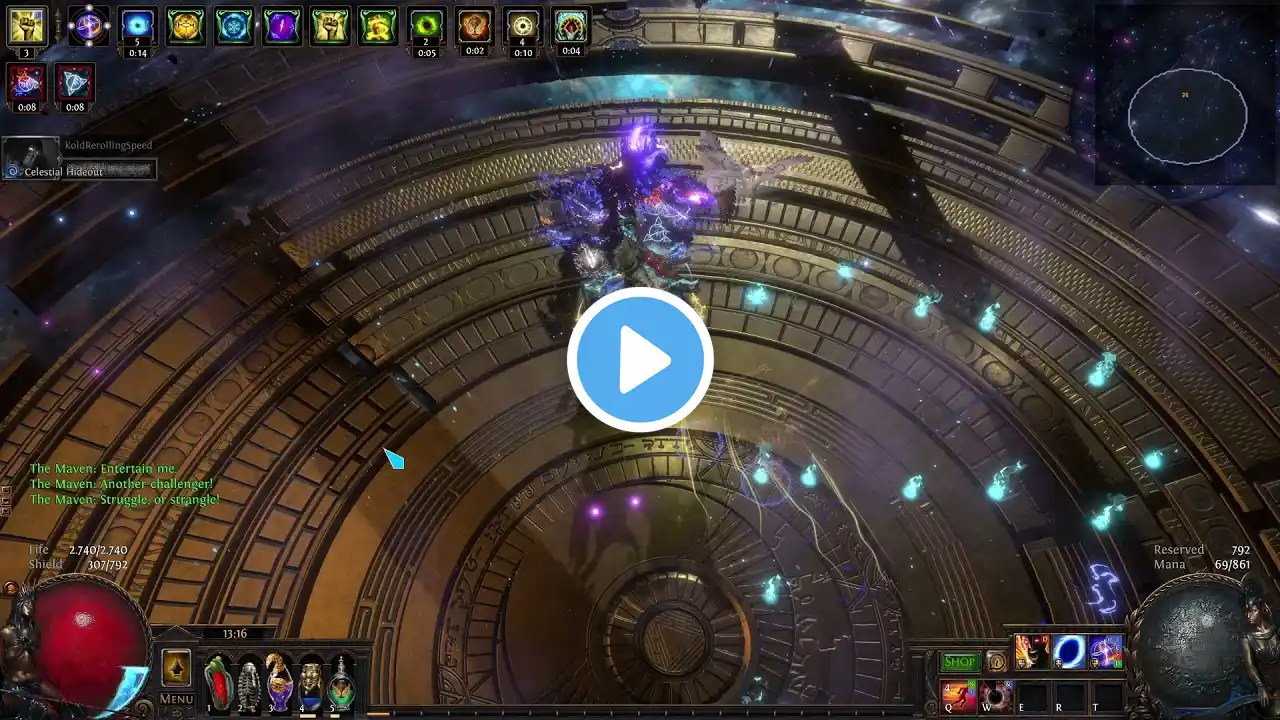Use the red life flask

point(218,683)
